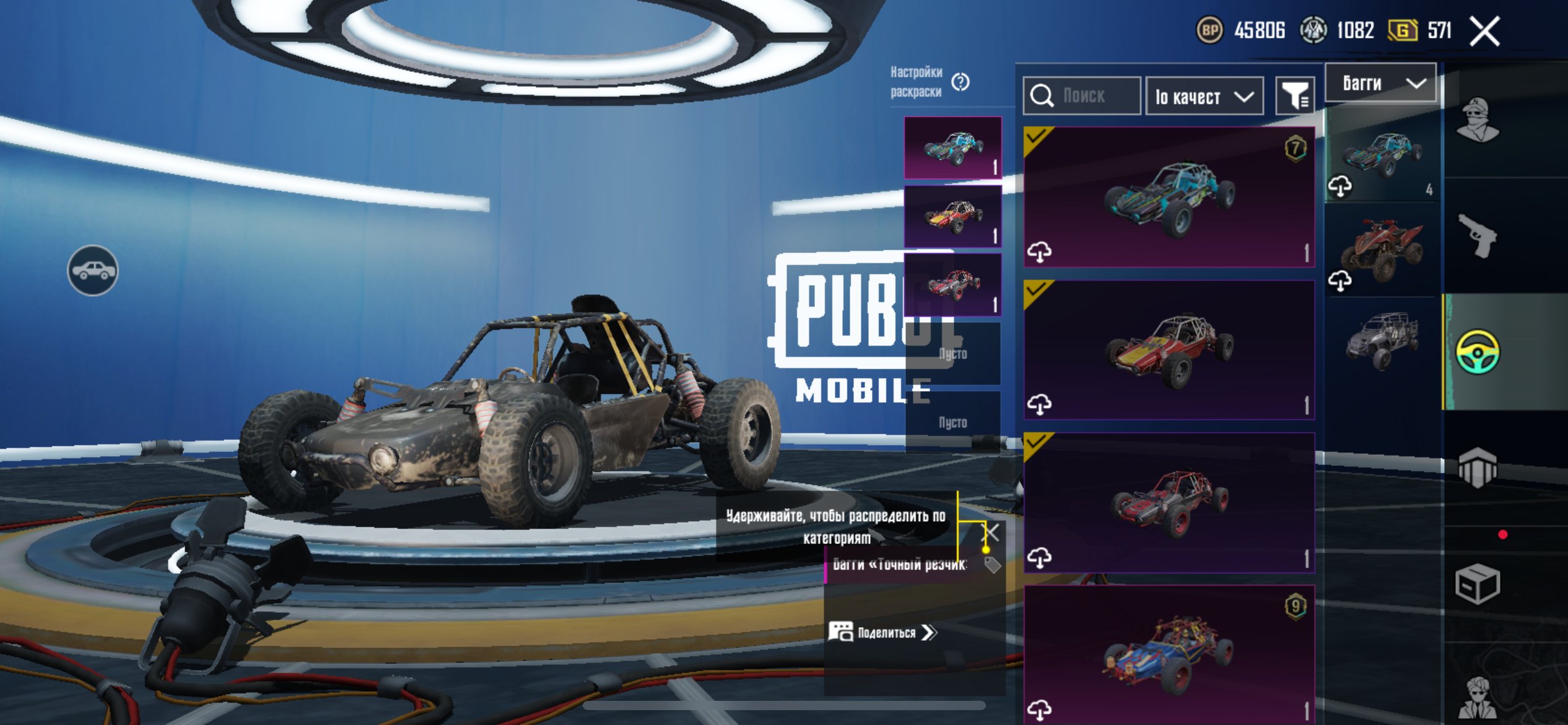
Task: Tag the buggy with the label icon
Action: pyautogui.click(x=992, y=565)
